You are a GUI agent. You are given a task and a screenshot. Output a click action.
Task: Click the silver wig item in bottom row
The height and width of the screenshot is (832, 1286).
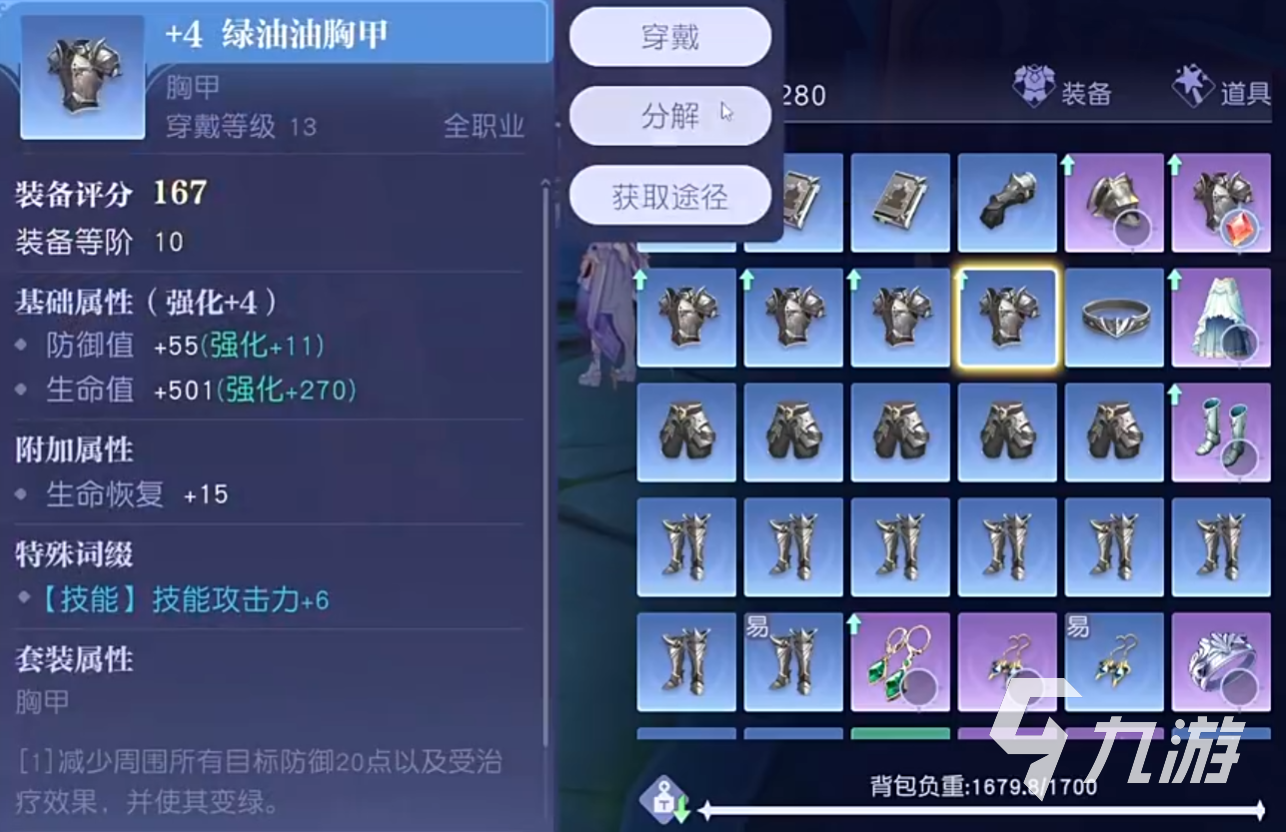(1221, 660)
